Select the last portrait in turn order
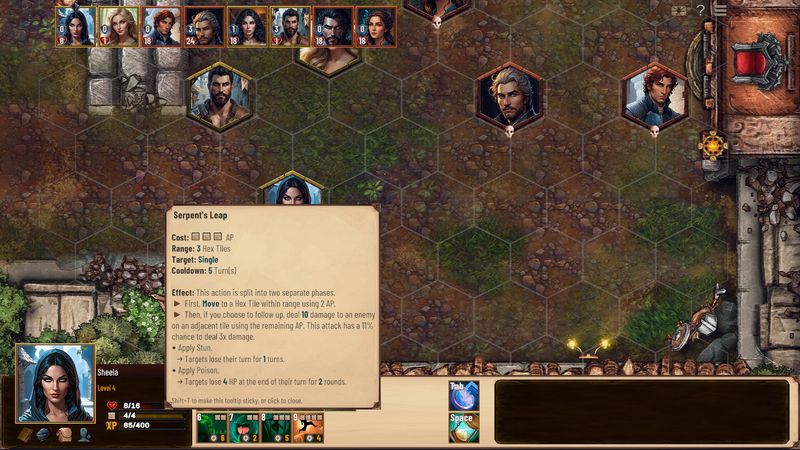The height and width of the screenshot is (450, 800). (376, 26)
